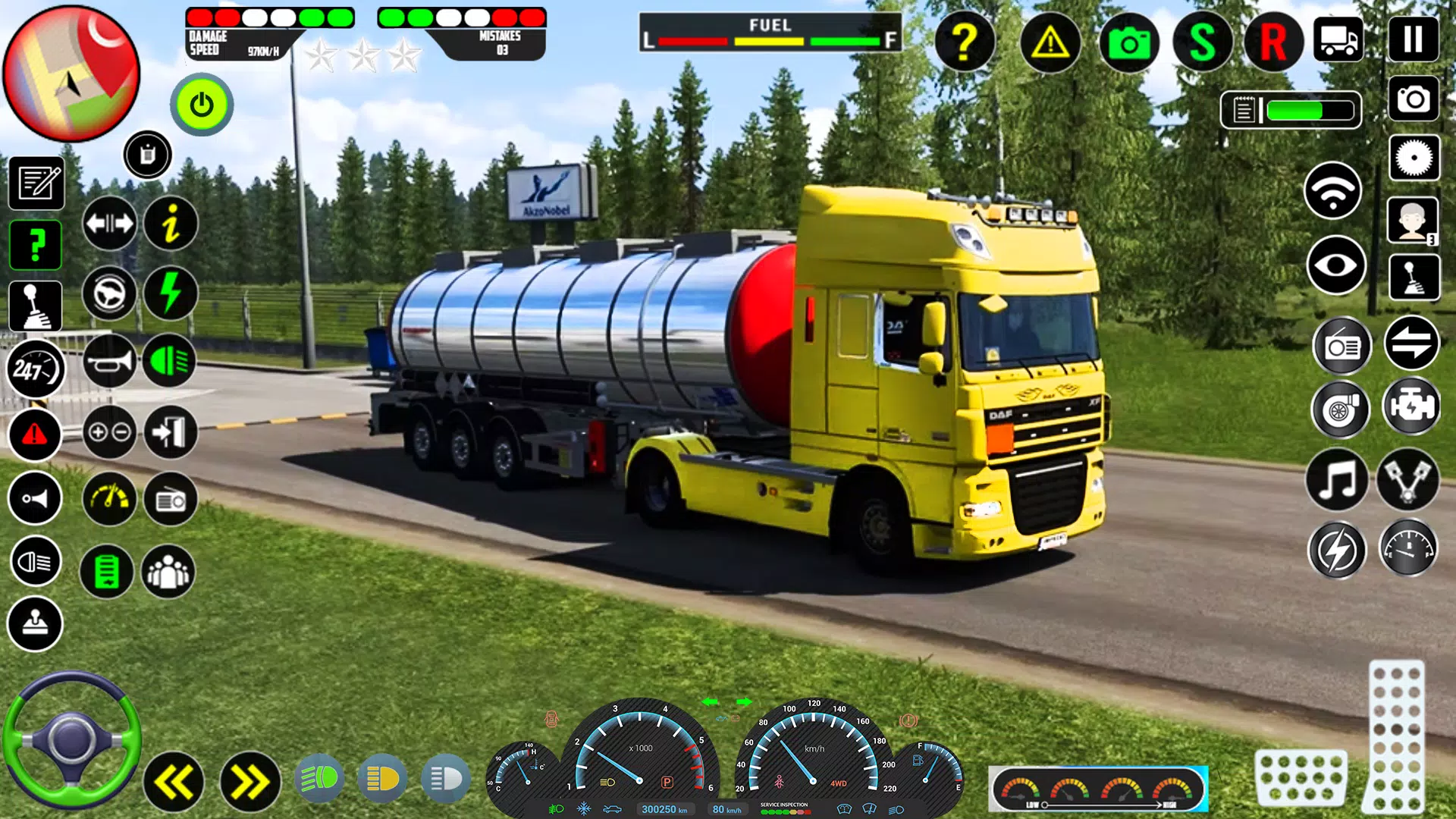Tap the horn trumpet icon
Viewport: 1456px width, 819px height.
(108, 362)
